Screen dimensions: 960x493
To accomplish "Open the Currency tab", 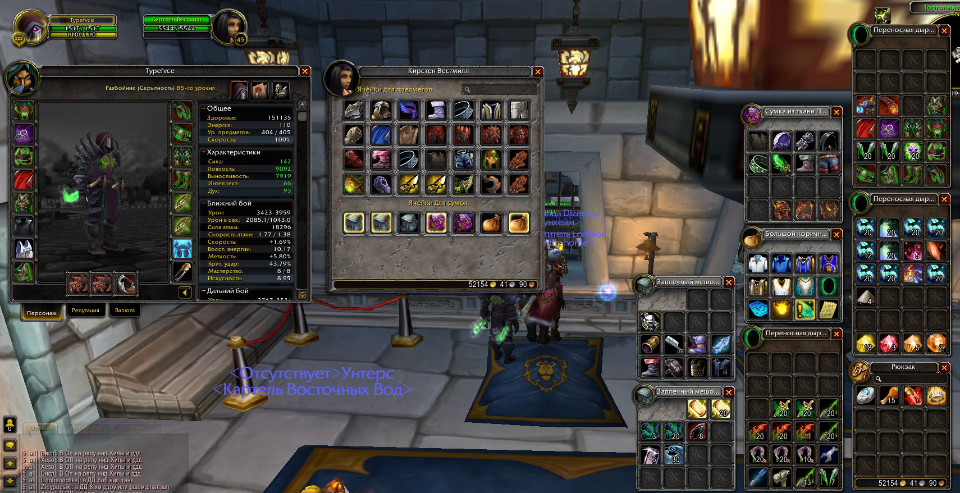I will click(x=124, y=311).
